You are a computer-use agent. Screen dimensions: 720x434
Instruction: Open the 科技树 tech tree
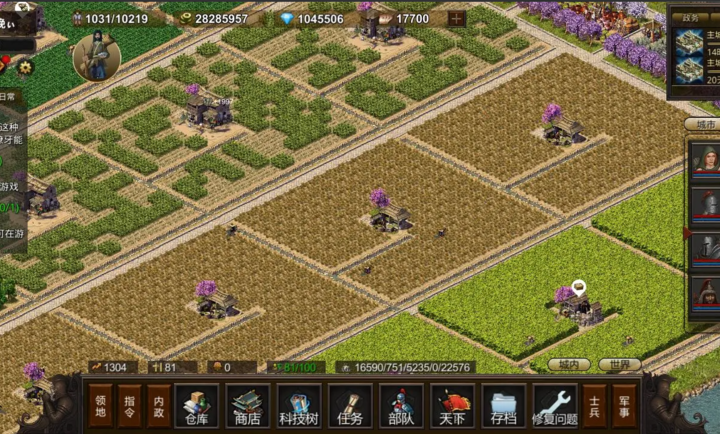299,405
